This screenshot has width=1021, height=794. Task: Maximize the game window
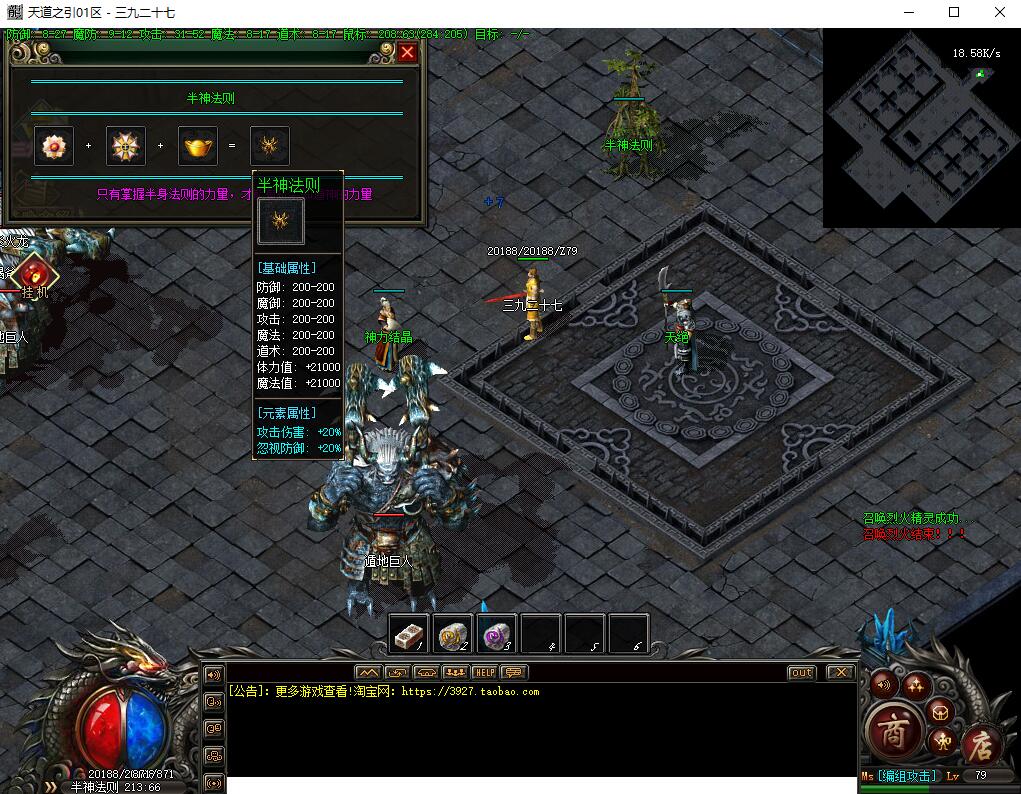coord(954,12)
